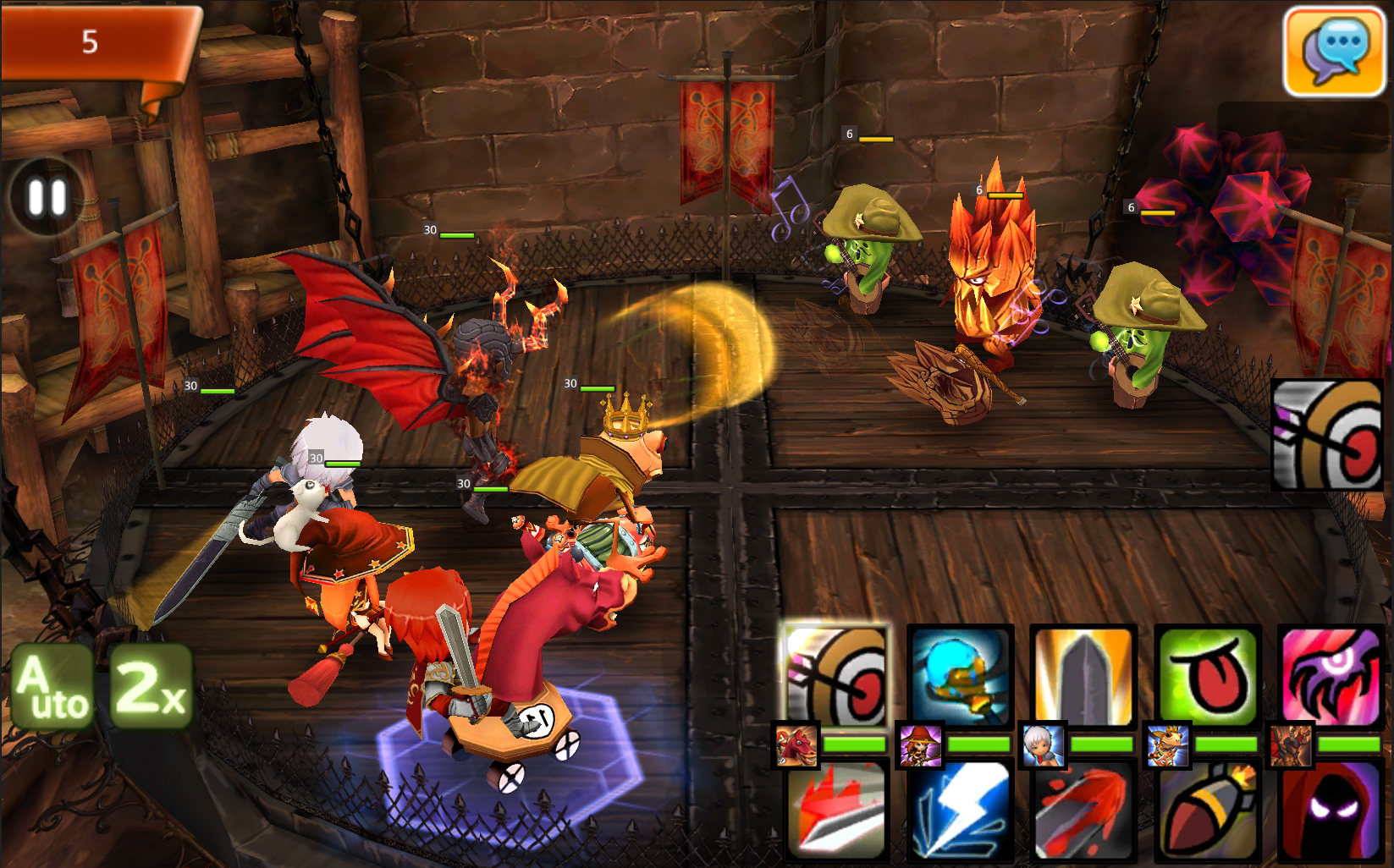Screen dimensions: 1394x868
Task: Select the red horse hero portrait
Action: tap(796, 745)
